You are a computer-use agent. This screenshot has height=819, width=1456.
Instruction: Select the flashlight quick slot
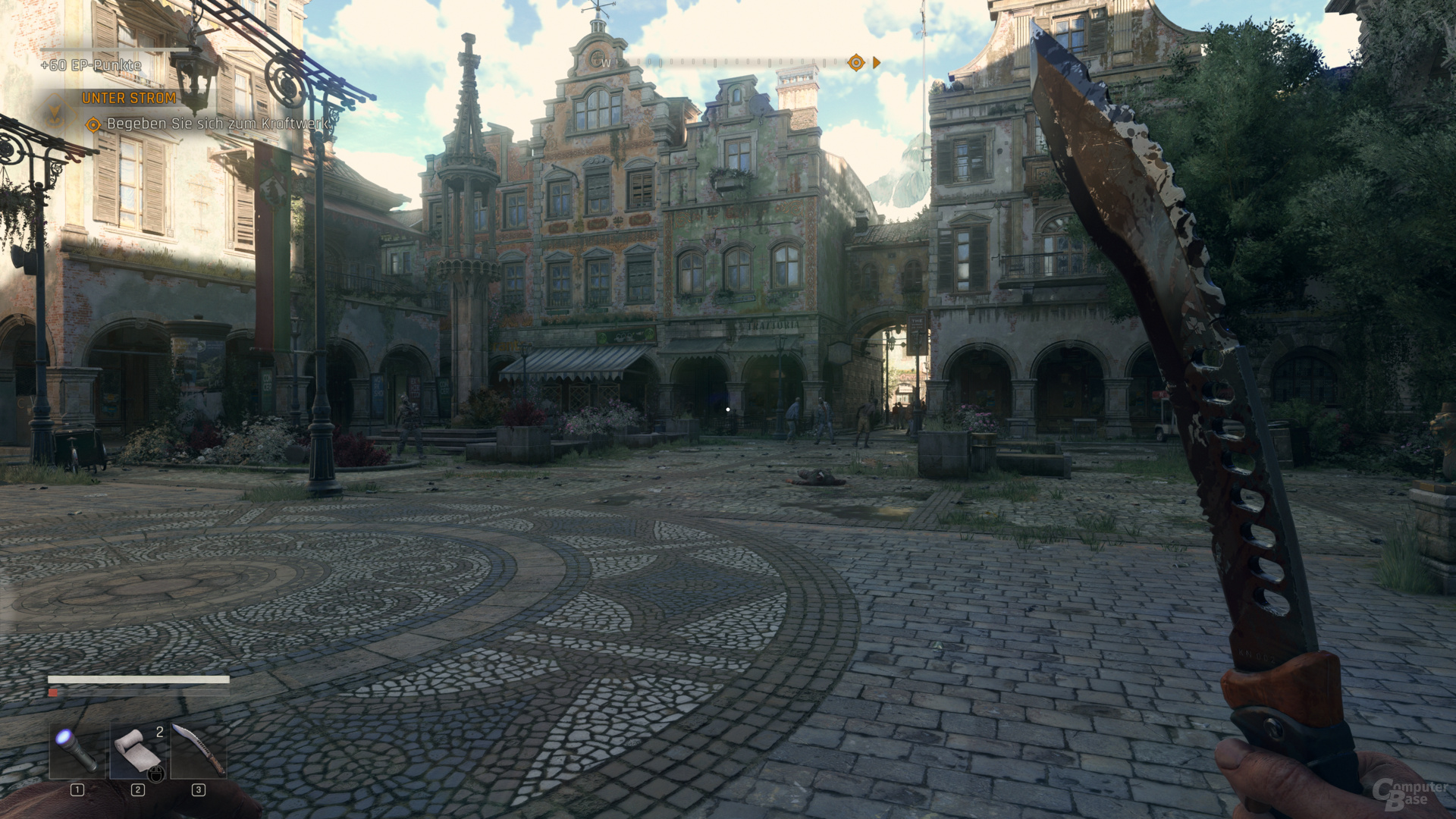77,750
